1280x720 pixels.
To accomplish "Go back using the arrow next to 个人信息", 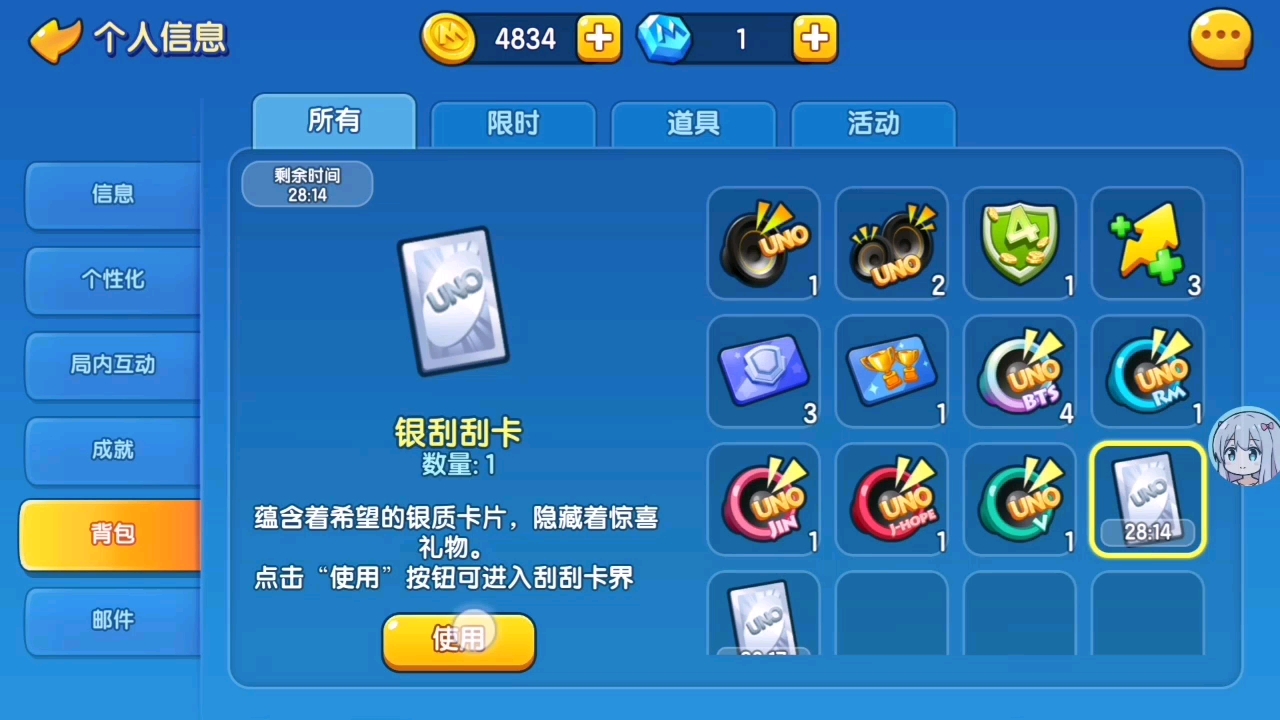I will pos(55,38).
